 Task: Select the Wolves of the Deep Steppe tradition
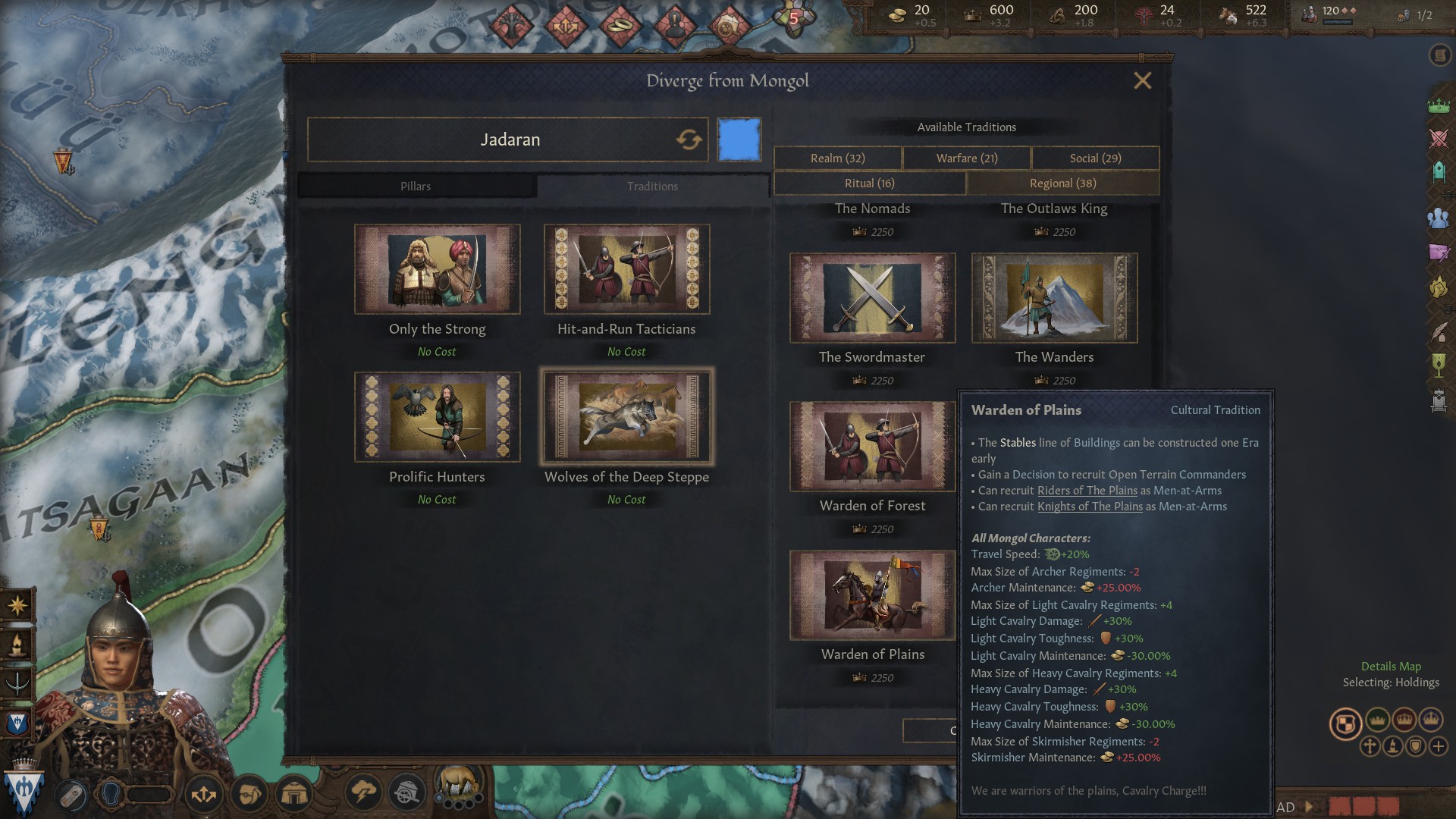626,417
